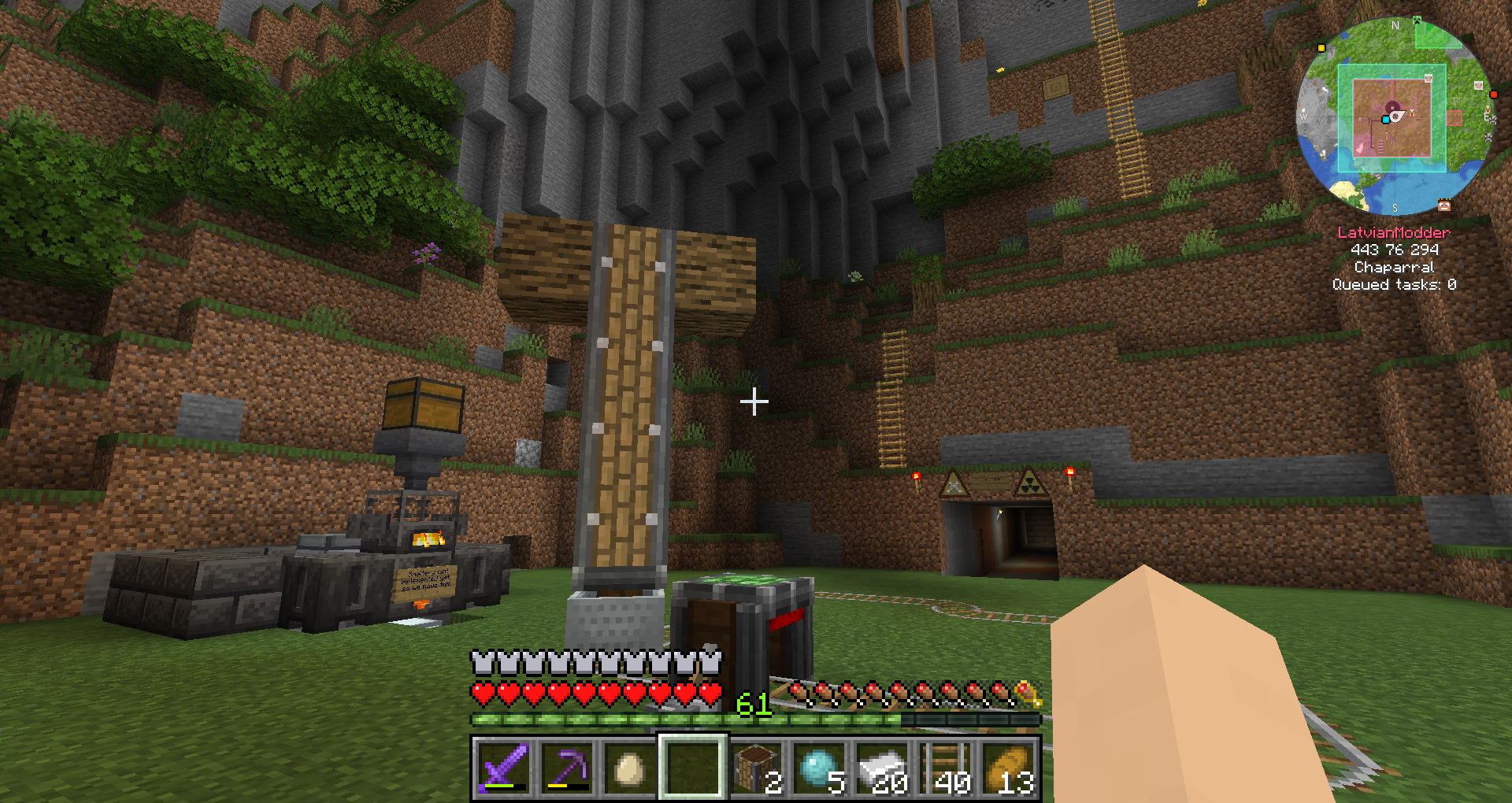The height and width of the screenshot is (803, 1512).
Task: Select the purple sword hotbar slot
Action: (x=503, y=768)
